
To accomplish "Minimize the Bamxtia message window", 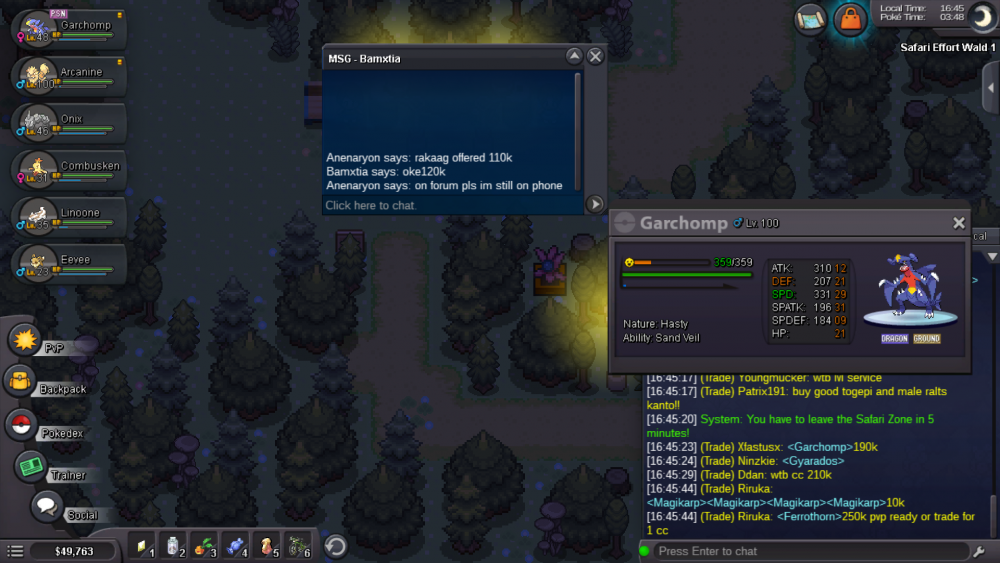I will point(574,56).
